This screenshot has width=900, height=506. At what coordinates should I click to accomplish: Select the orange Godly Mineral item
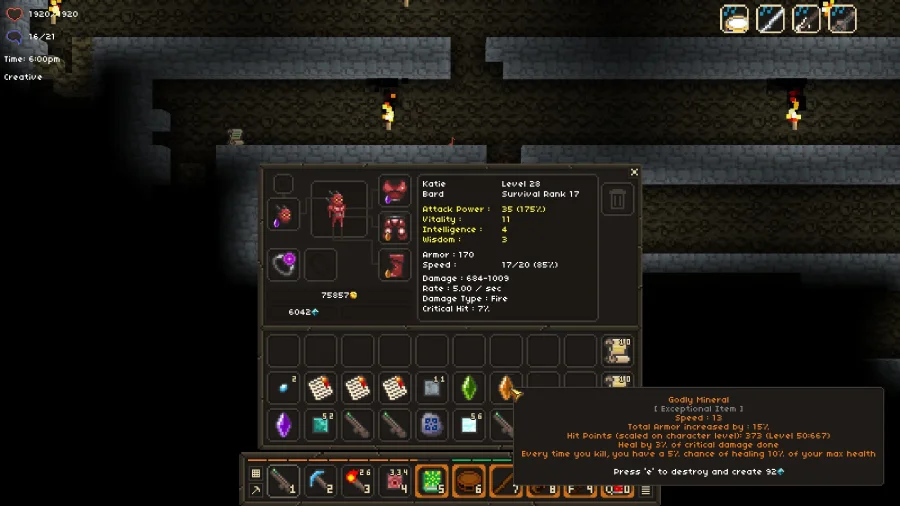coord(506,388)
